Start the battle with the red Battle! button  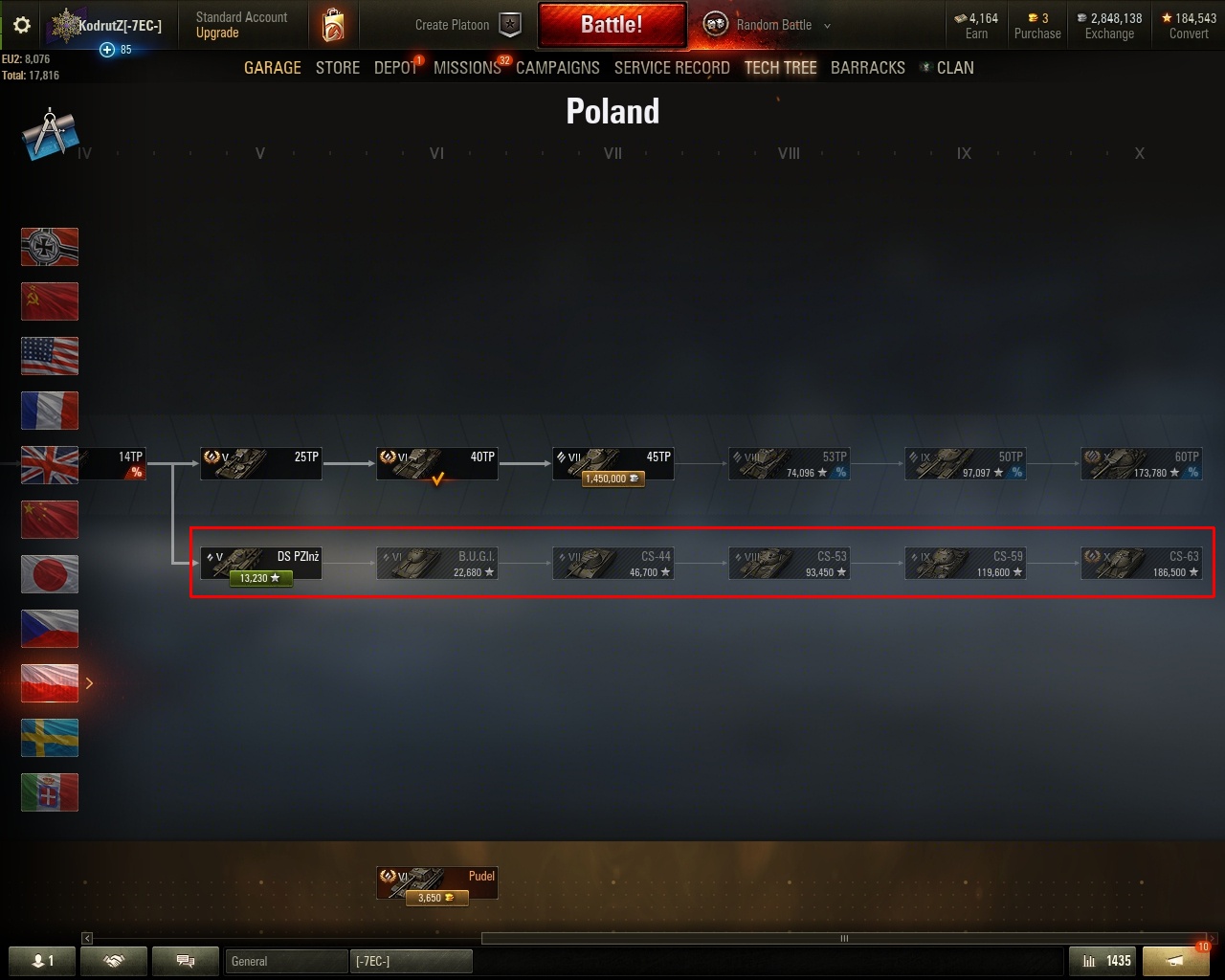point(612,25)
